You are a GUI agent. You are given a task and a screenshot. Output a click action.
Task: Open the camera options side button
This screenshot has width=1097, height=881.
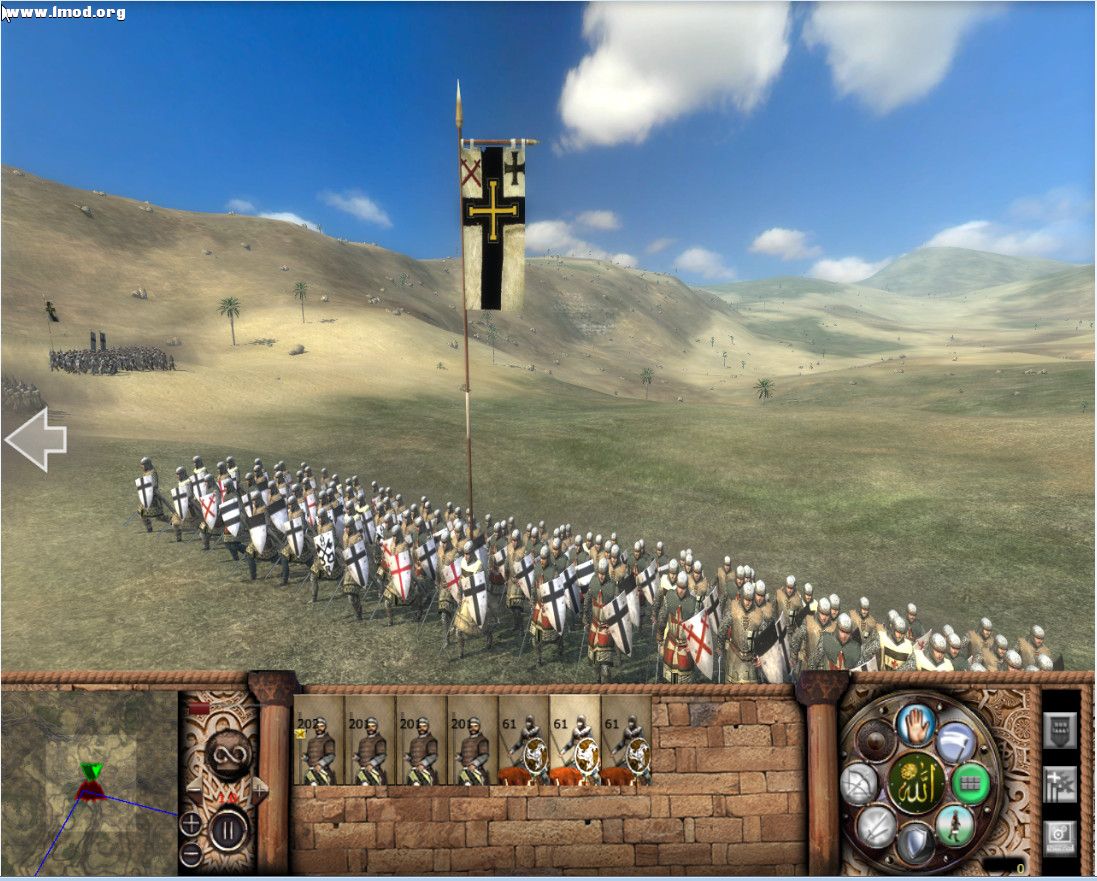pyautogui.click(x=1060, y=836)
